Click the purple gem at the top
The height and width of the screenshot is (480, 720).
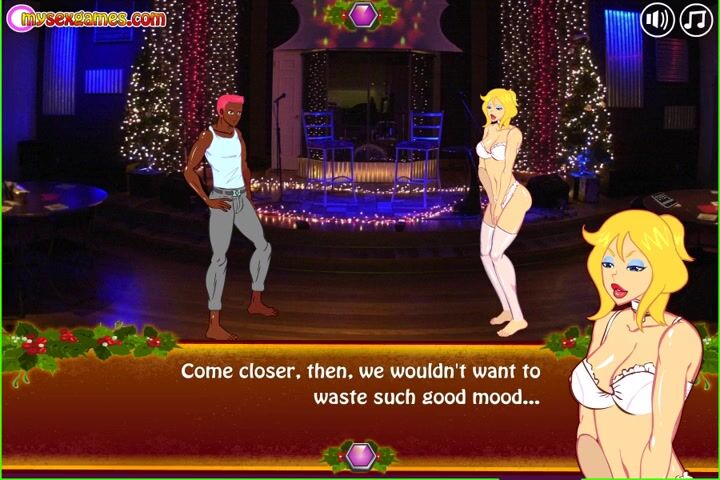[x=360, y=14]
